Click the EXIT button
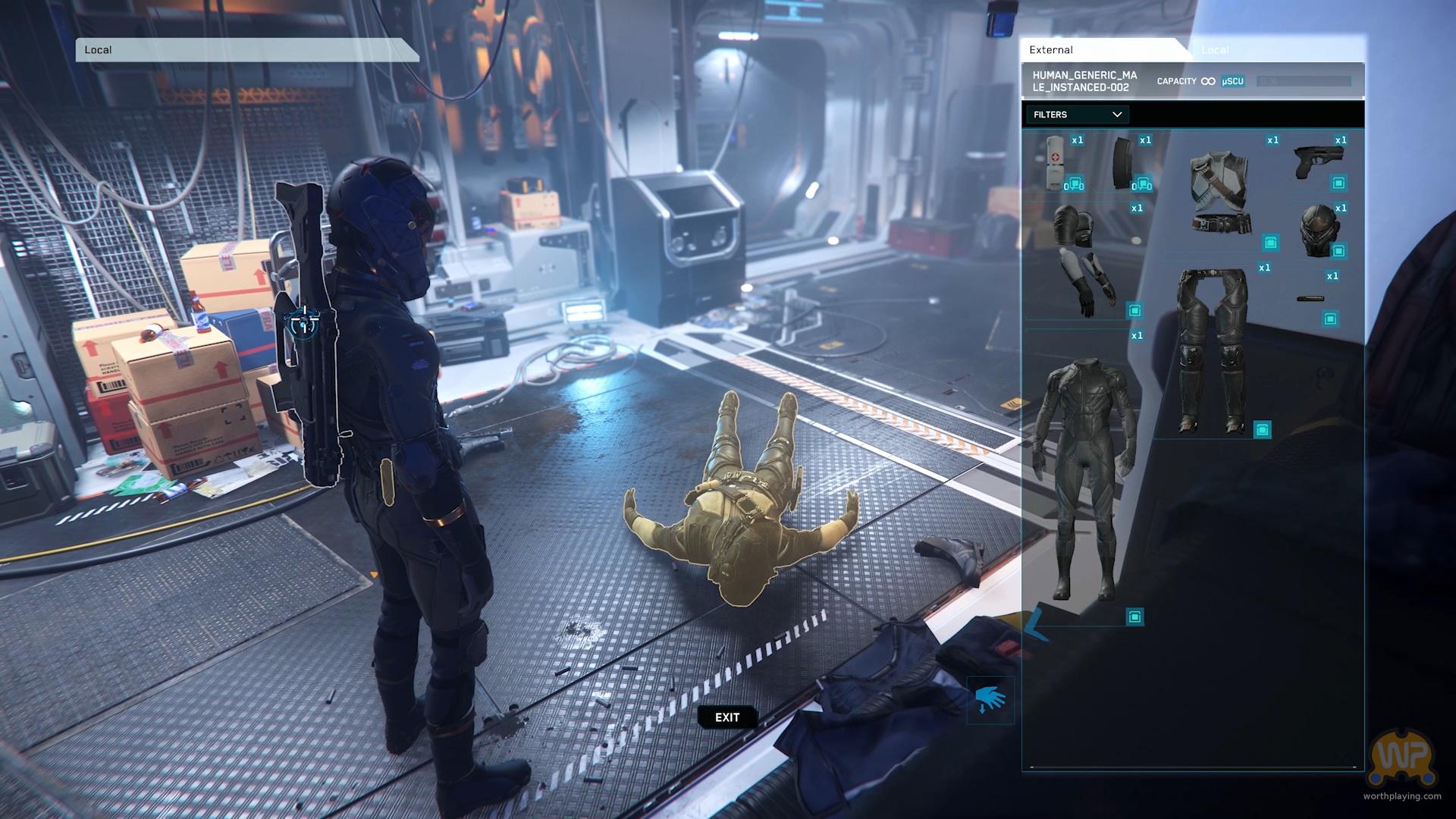 [x=726, y=717]
